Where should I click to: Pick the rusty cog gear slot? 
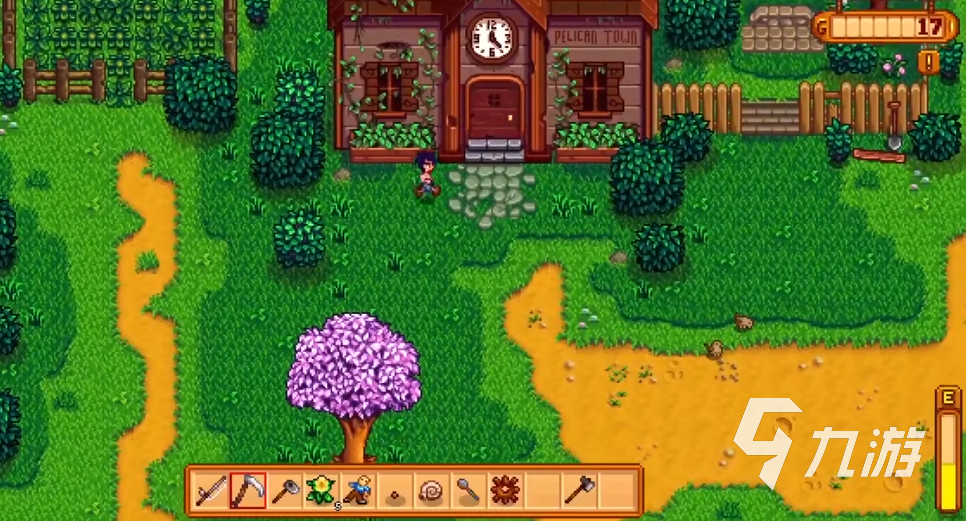pyautogui.click(x=506, y=490)
